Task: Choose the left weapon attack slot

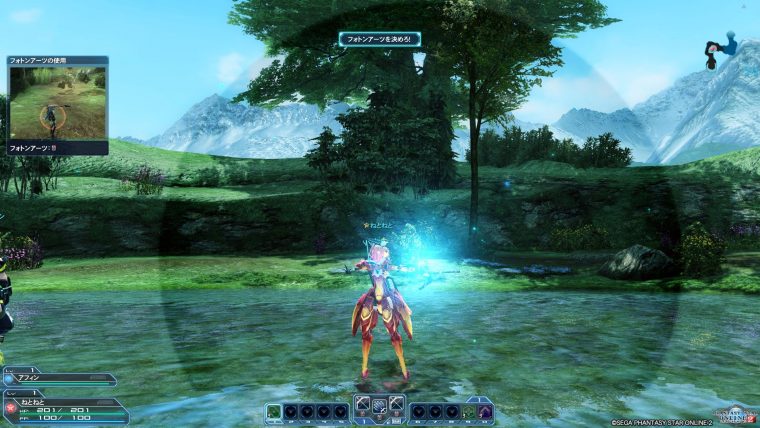Action: pyautogui.click(x=363, y=404)
